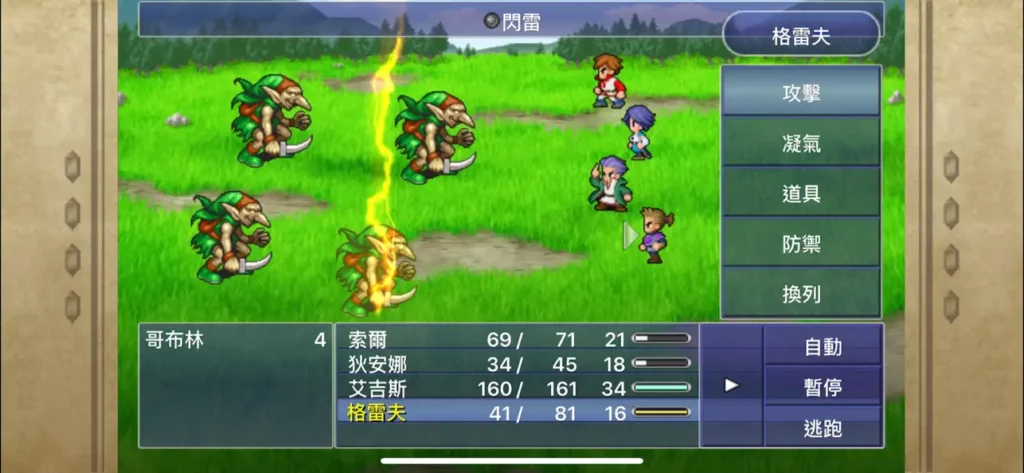Viewport: 1024px width, 473px height.
Task: Select the 凝氣 command
Action: [800, 143]
